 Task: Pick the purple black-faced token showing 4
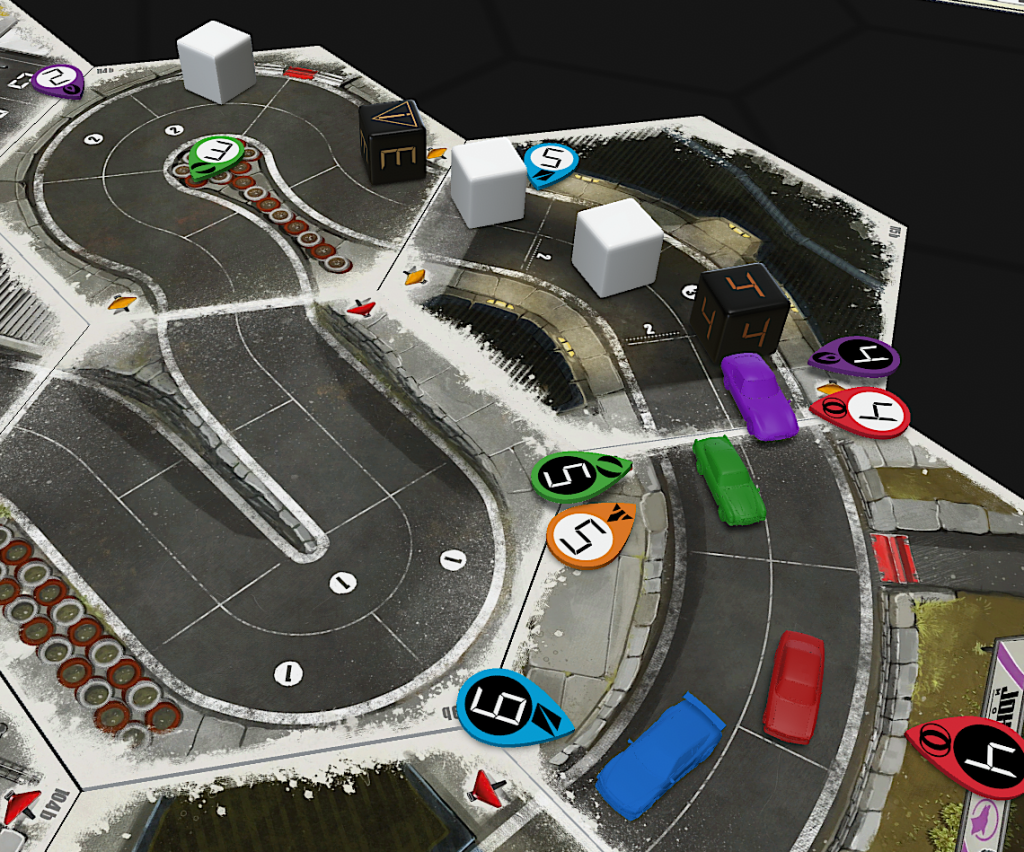[856, 356]
